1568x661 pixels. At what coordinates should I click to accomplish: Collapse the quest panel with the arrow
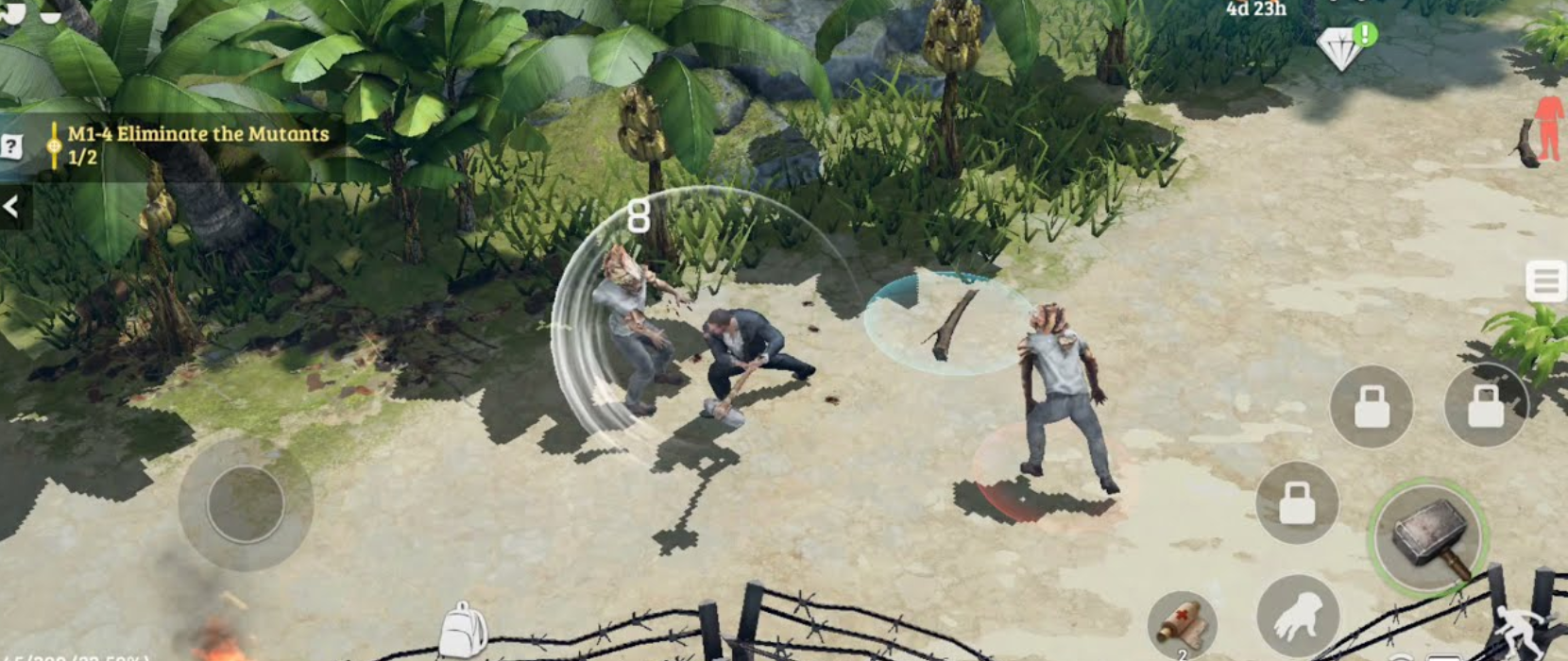pos(11,206)
